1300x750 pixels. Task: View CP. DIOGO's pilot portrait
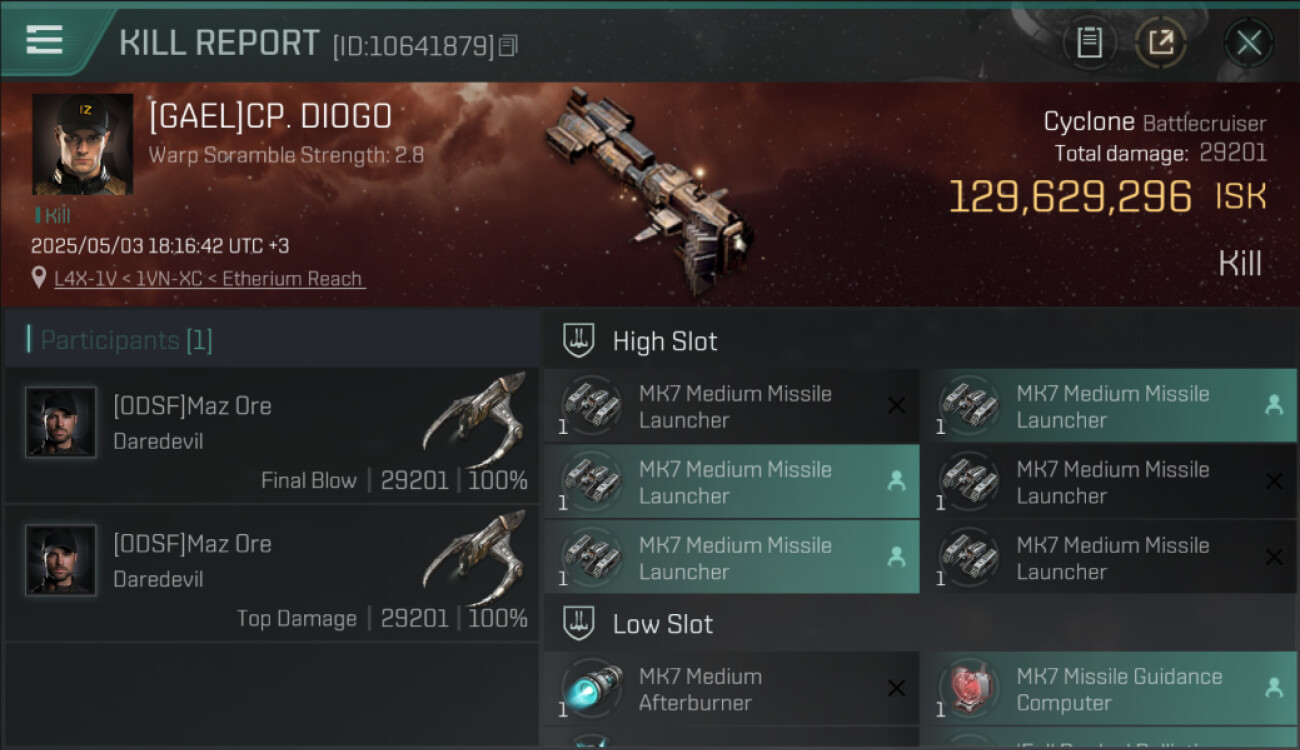point(82,144)
